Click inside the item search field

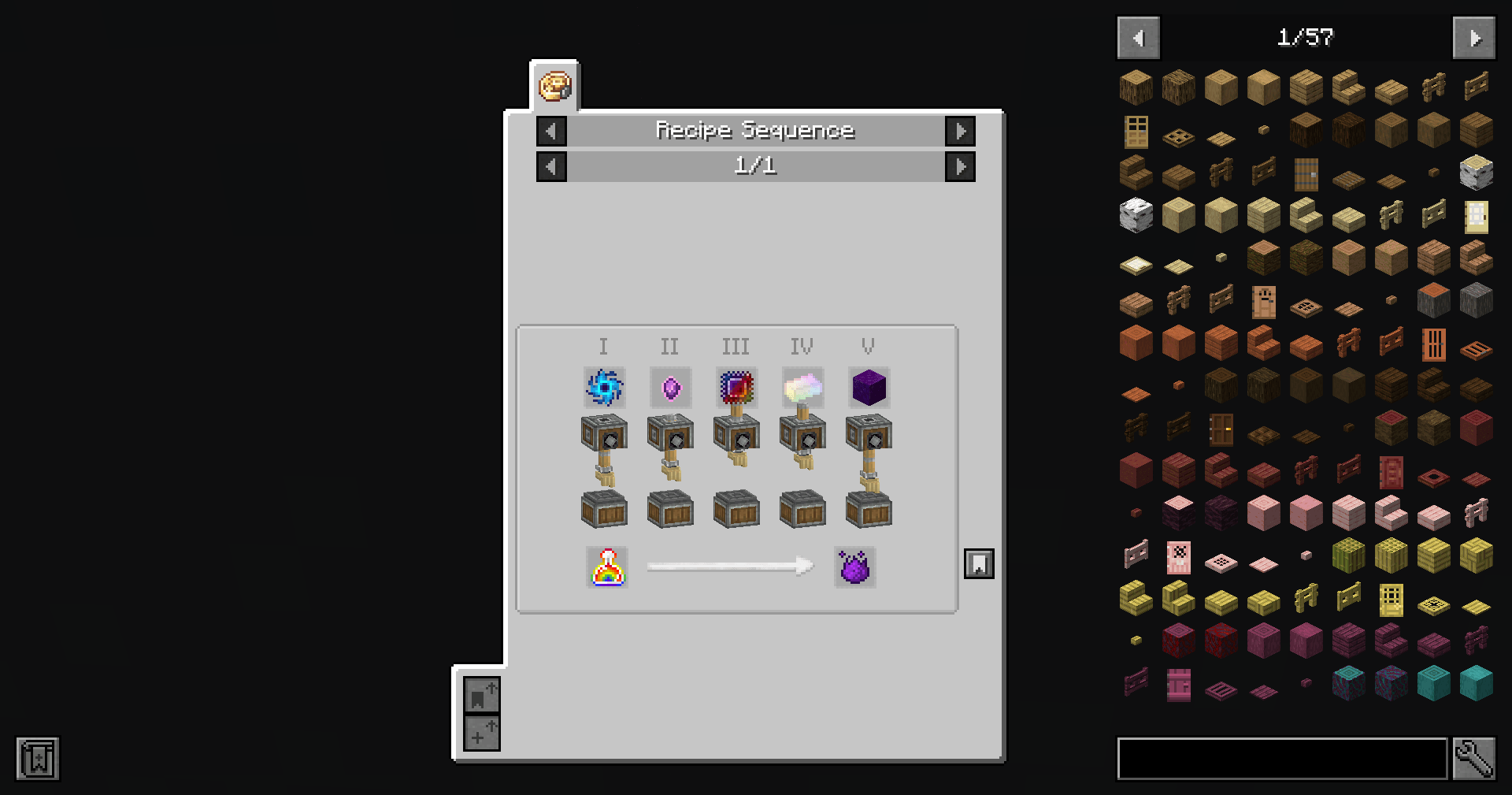pos(1282,757)
